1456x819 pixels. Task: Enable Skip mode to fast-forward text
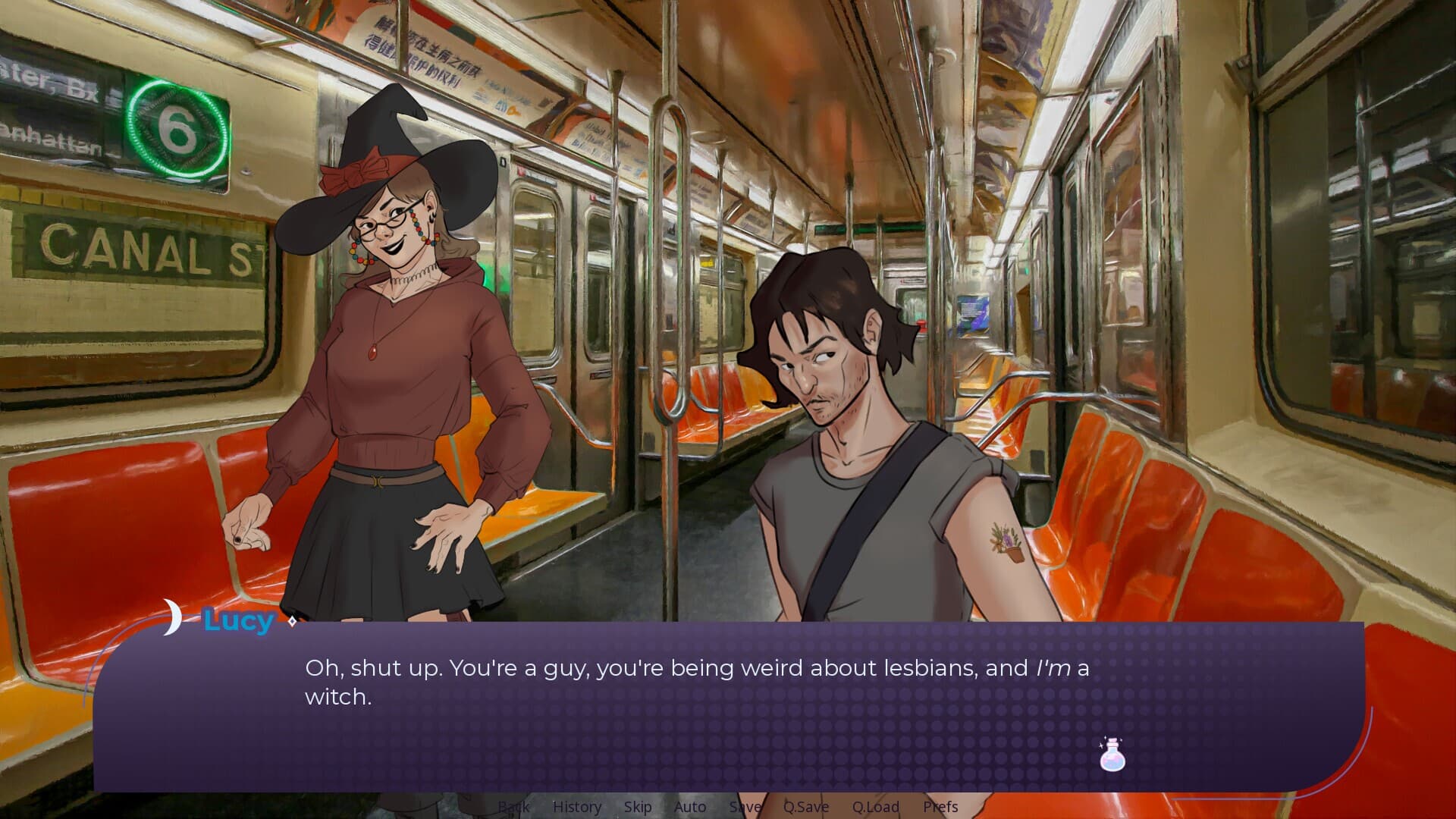[x=637, y=807]
